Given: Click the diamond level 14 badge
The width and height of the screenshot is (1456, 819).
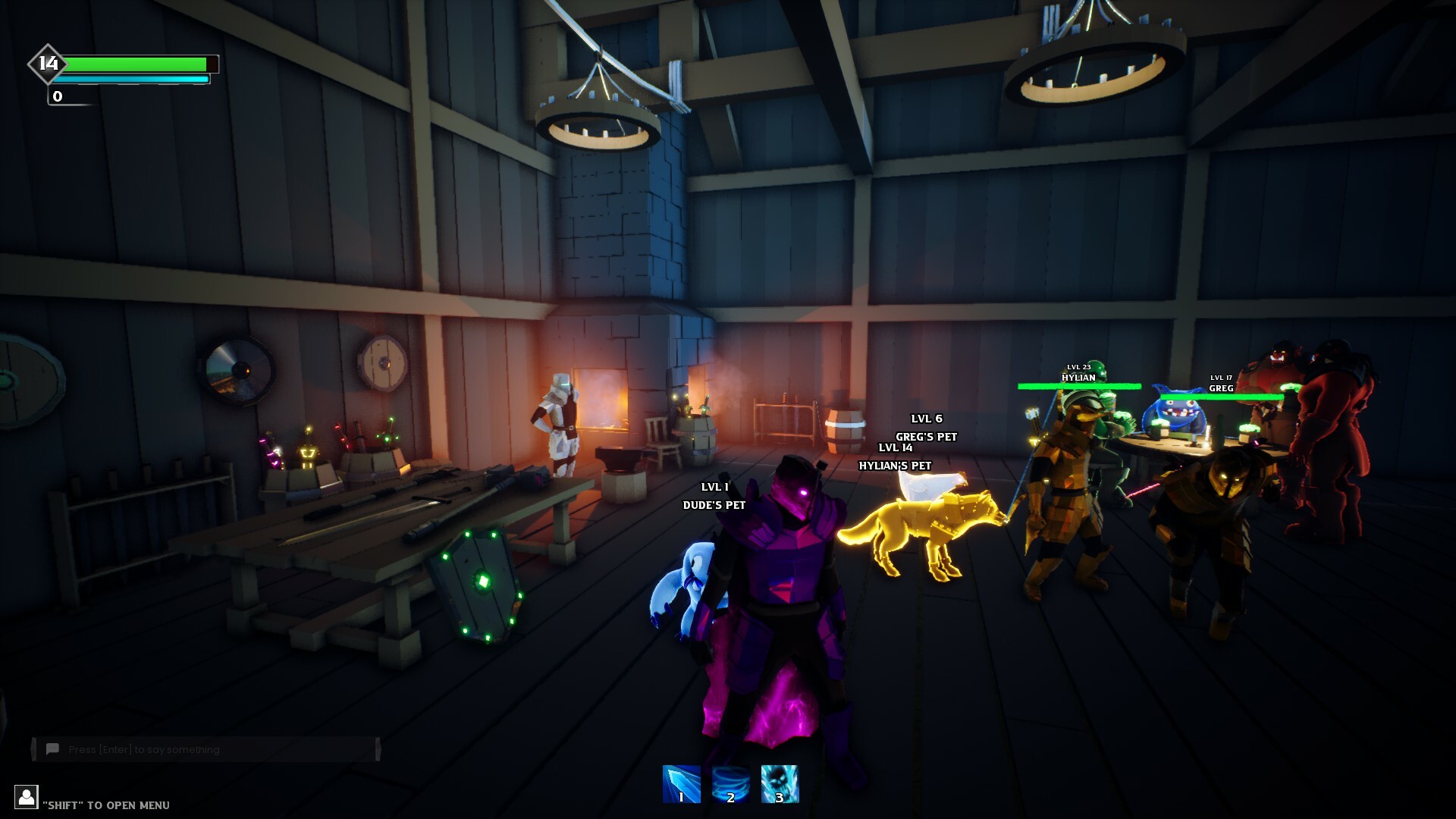Looking at the screenshot, I should [x=47, y=66].
